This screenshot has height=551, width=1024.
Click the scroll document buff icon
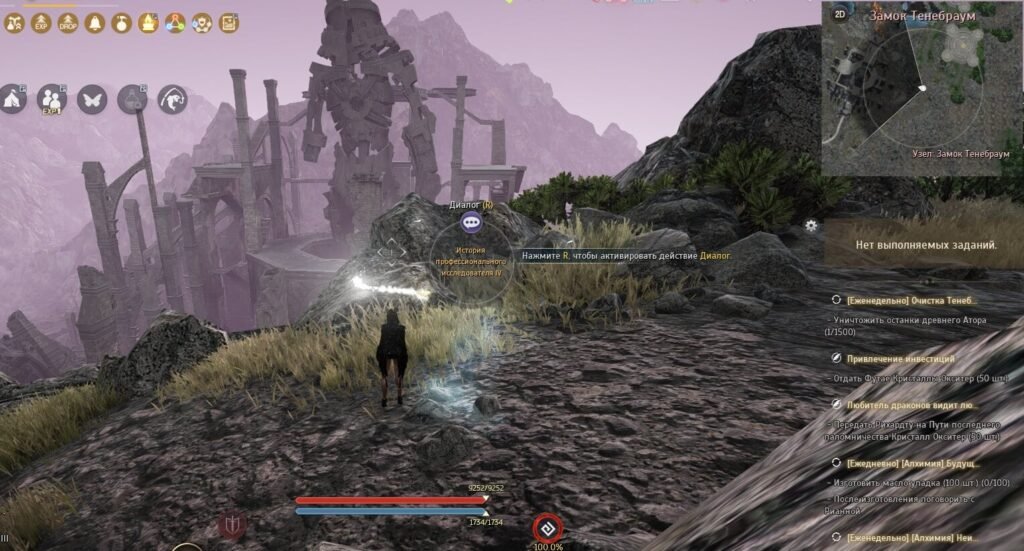(x=229, y=22)
